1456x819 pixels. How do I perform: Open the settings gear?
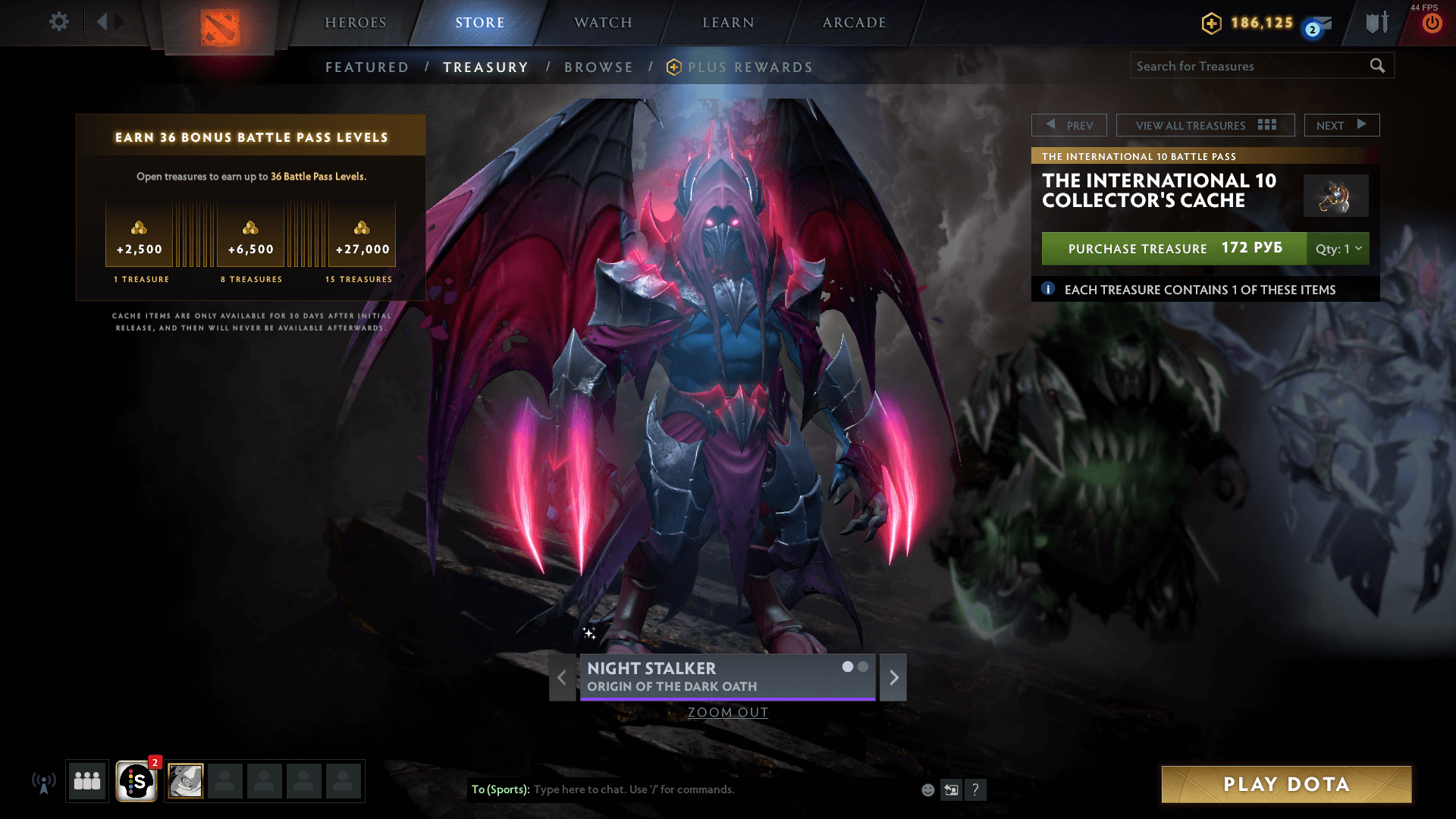pos(59,22)
